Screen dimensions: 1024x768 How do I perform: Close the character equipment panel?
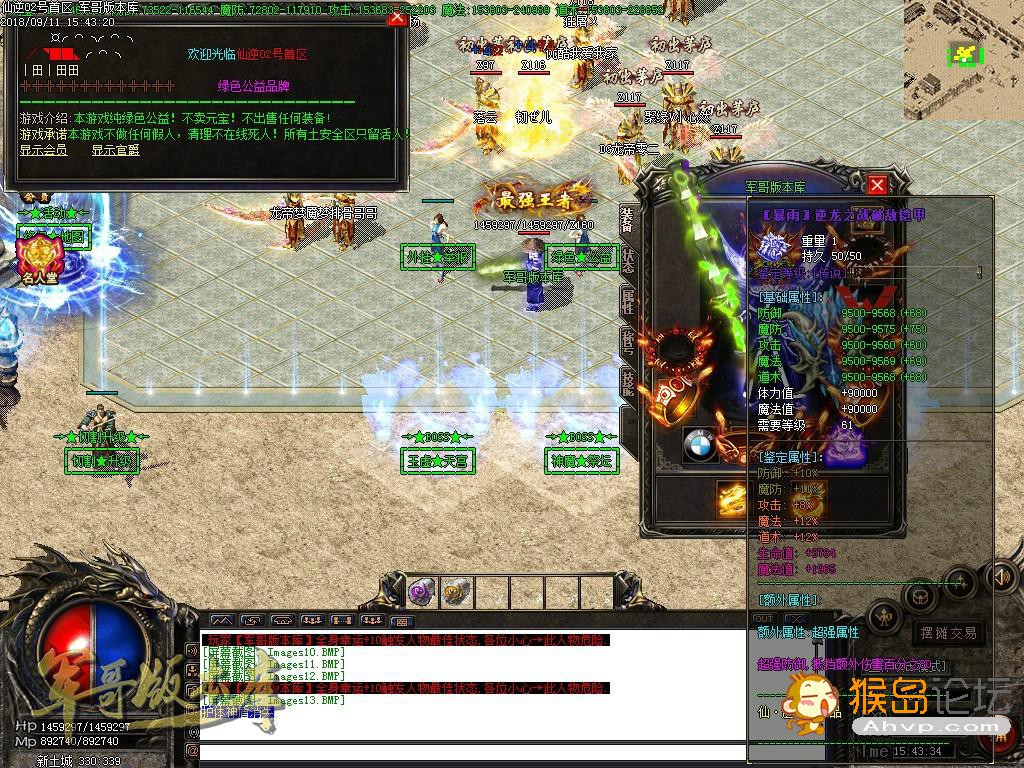[877, 185]
